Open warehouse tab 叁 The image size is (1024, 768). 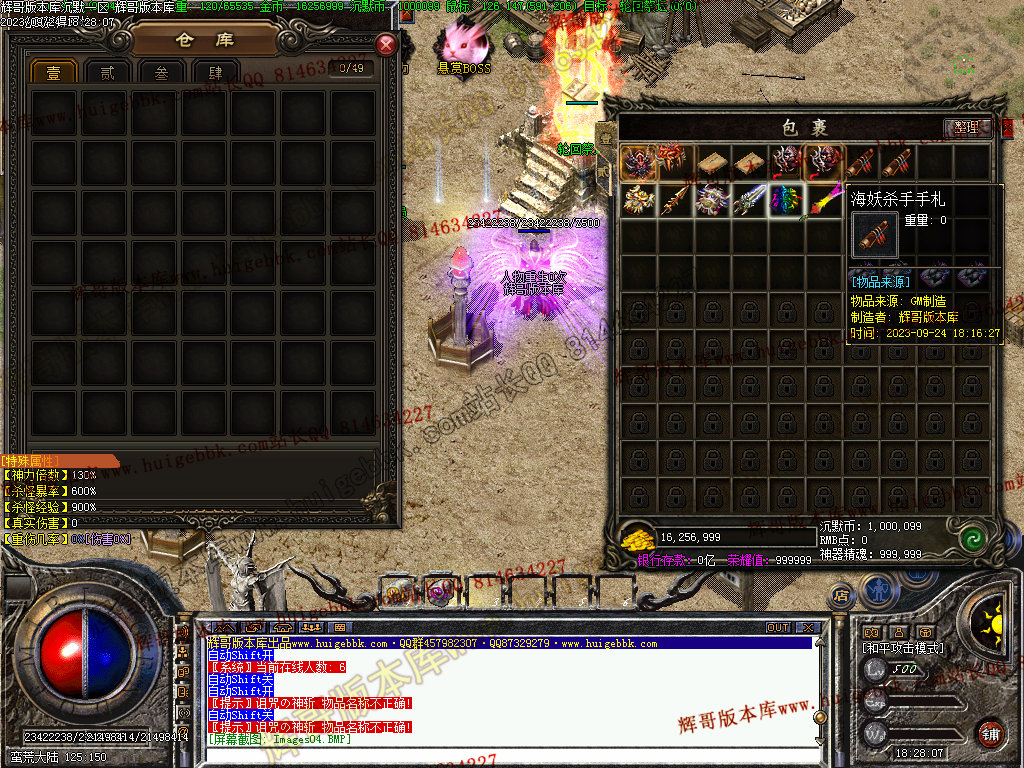point(161,73)
